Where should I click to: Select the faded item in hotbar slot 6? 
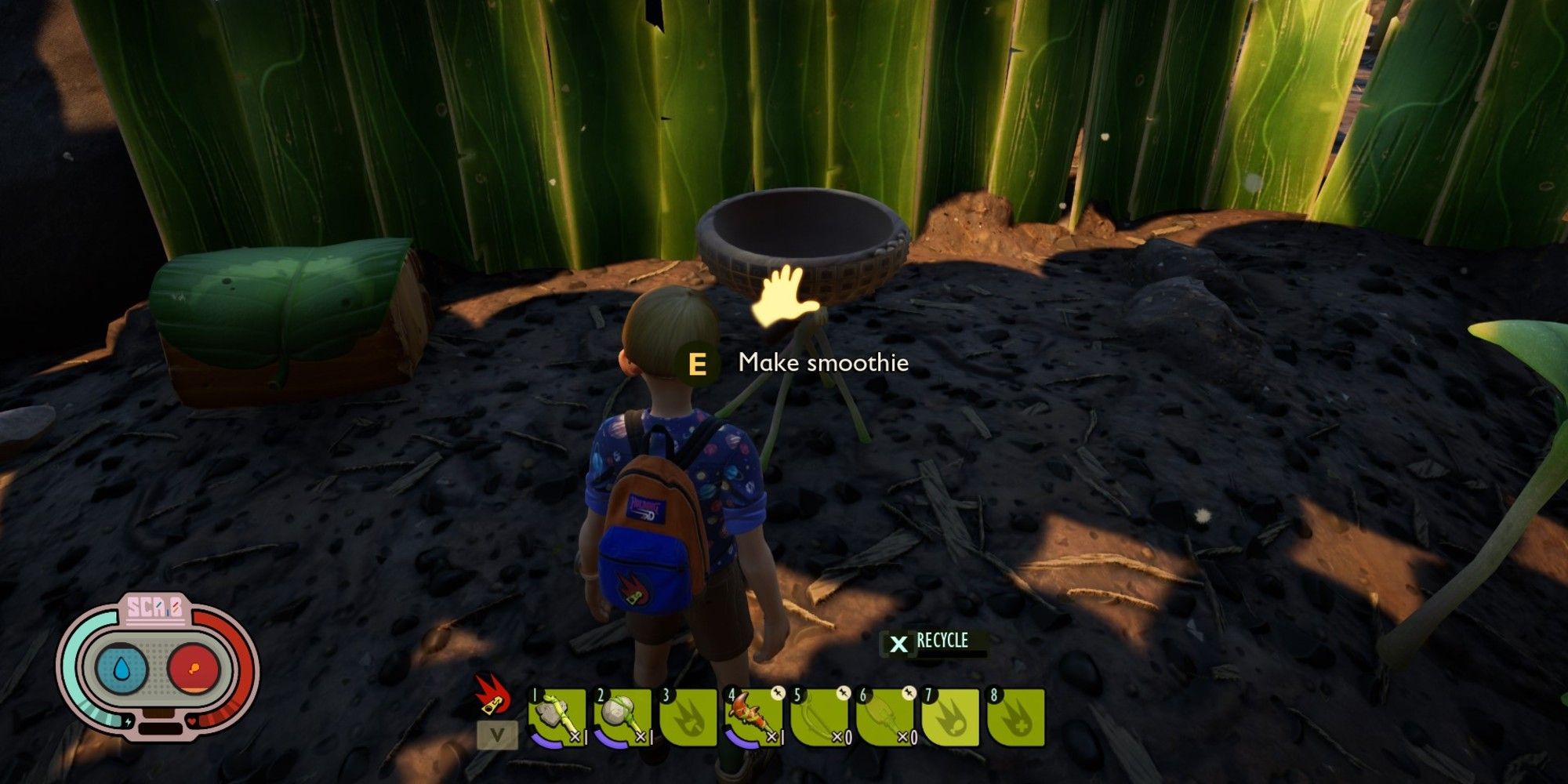(886, 717)
